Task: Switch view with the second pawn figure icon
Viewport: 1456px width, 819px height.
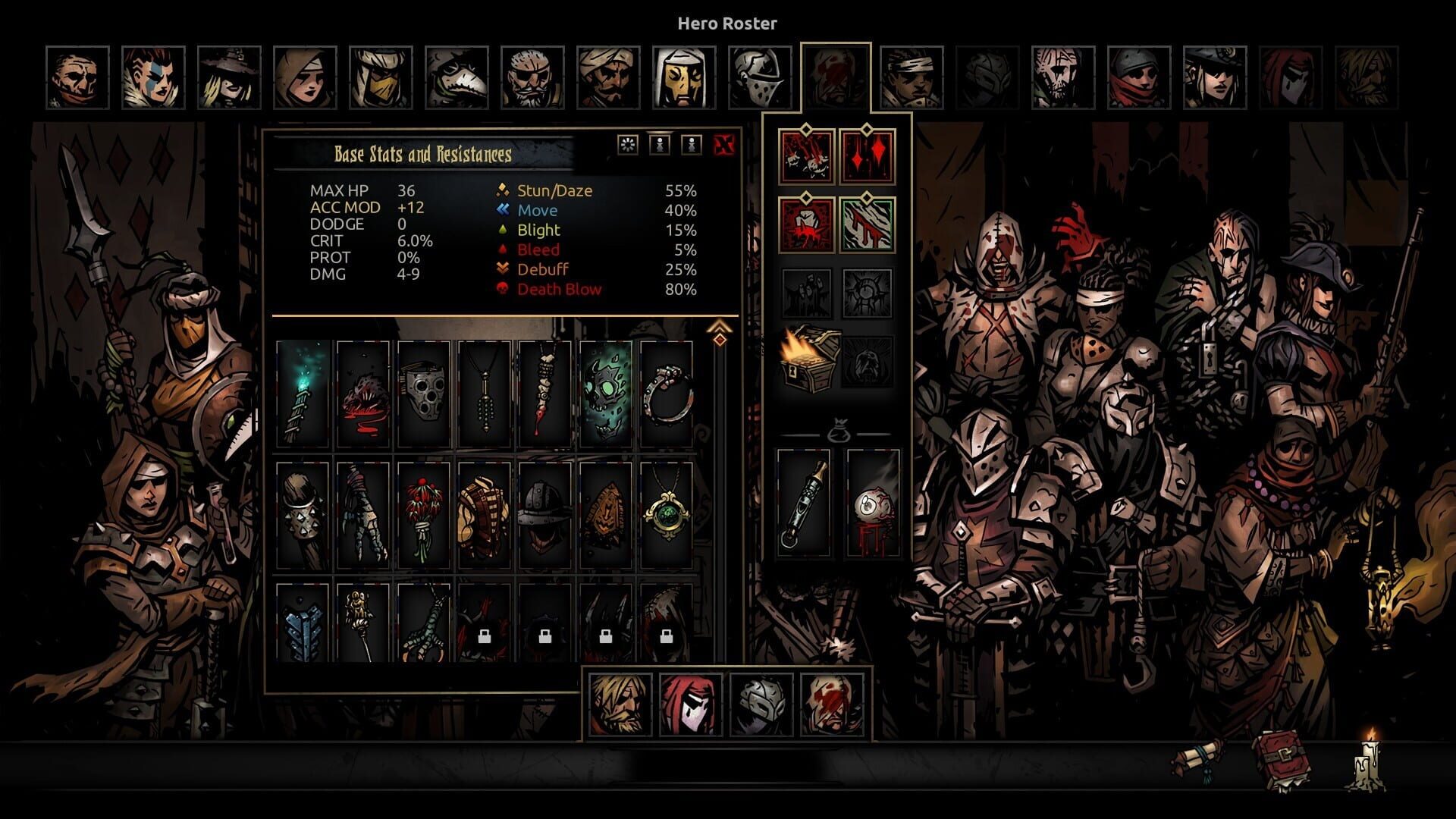Action: coord(690,145)
